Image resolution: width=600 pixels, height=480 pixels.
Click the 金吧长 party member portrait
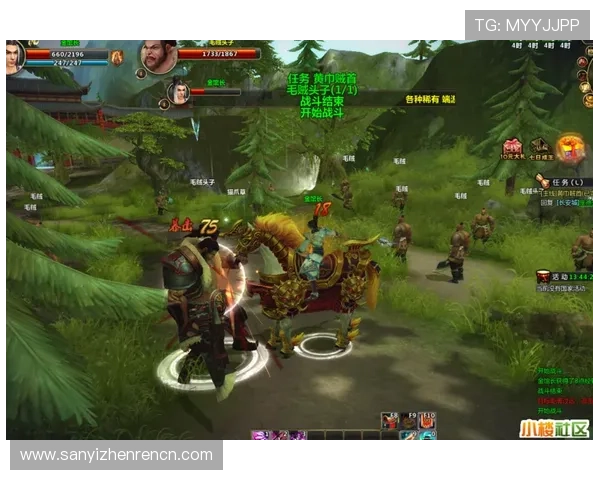(179, 92)
